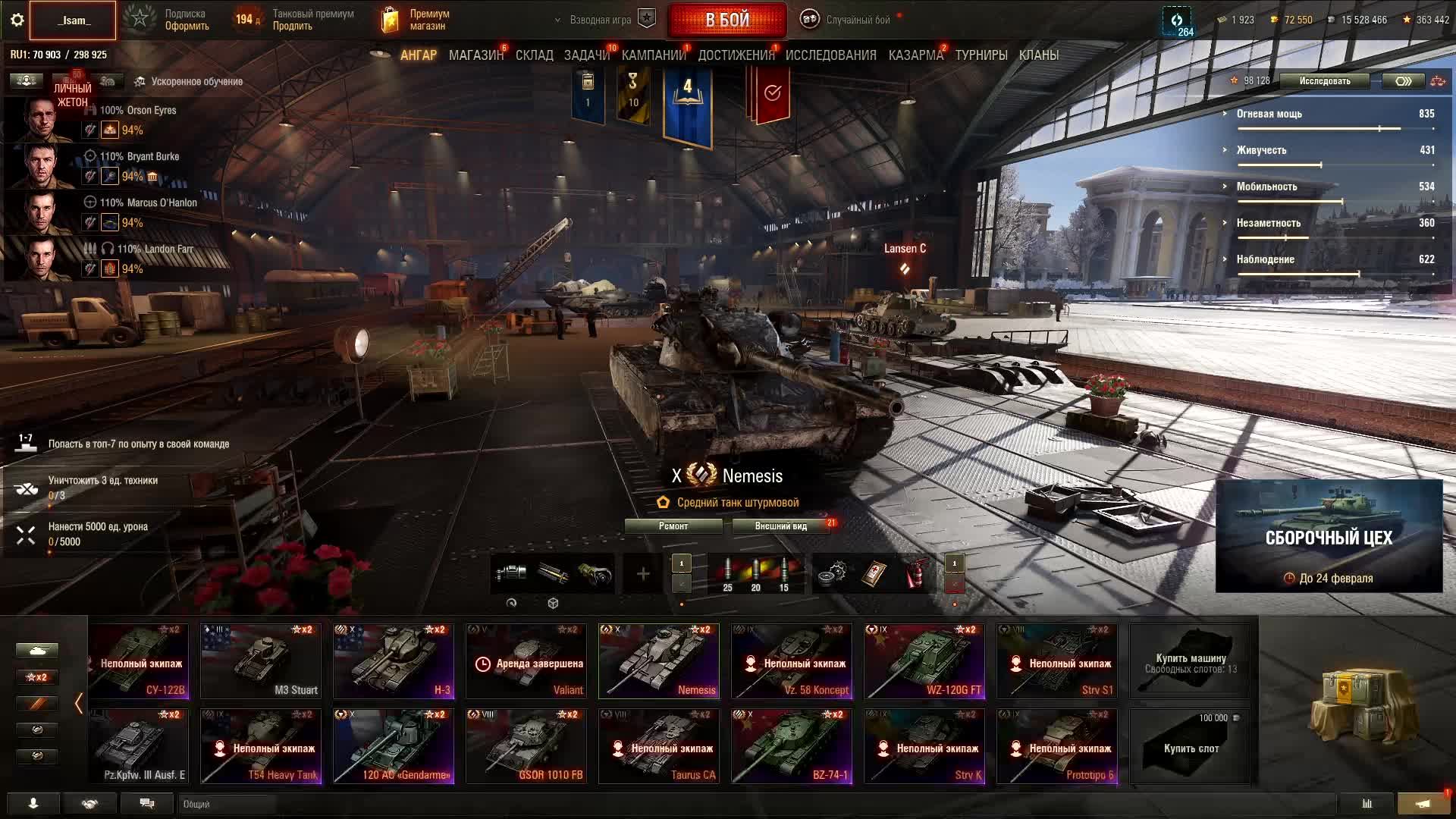Start battle with the В БОЙ button
Screen dimensions: 1456x819
point(727,20)
